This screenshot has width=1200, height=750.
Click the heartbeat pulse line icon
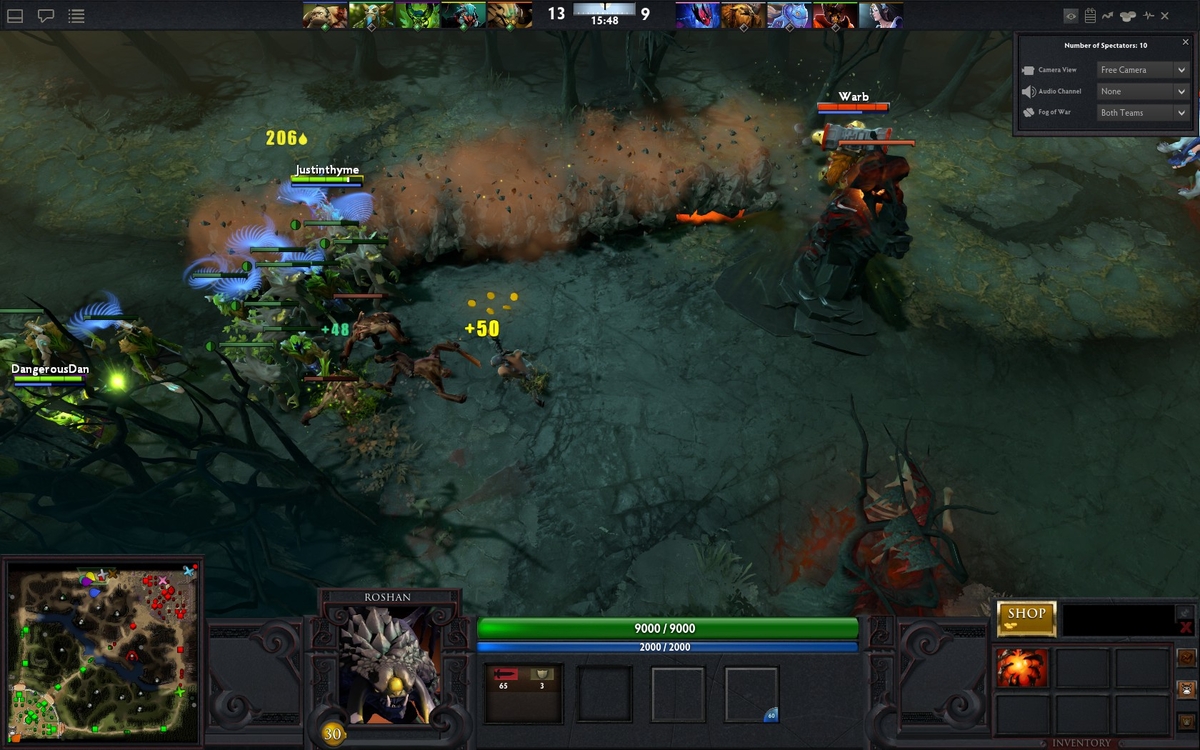1148,16
